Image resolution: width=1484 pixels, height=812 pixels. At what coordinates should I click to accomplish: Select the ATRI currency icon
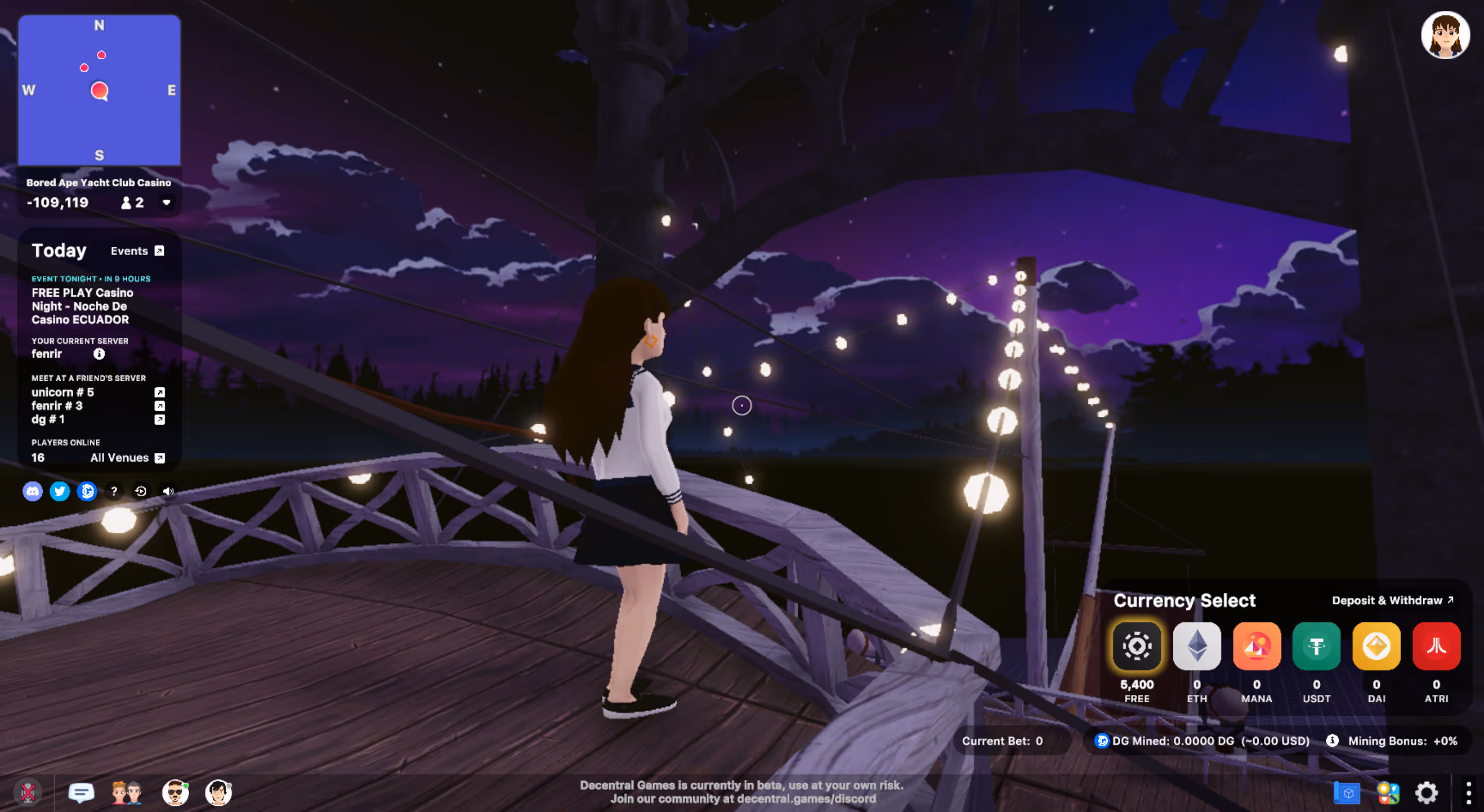point(1436,646)
